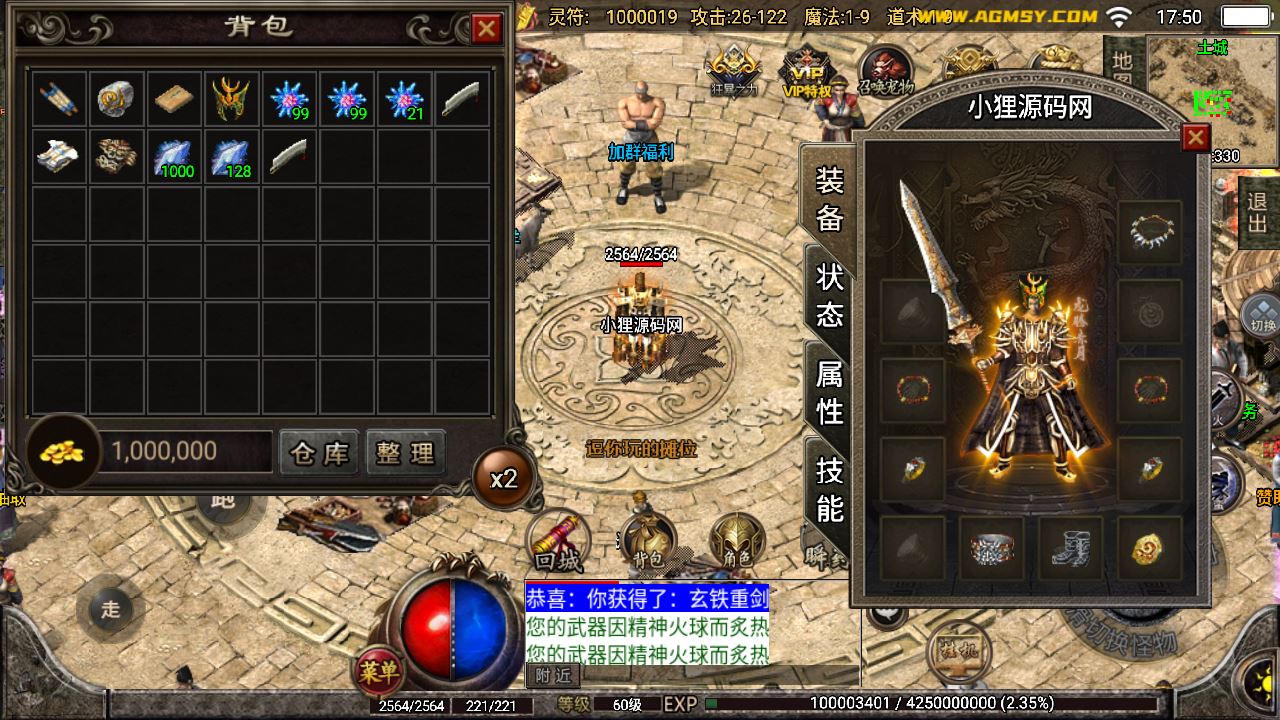
Task: Open the 角色 character icon
Action: [x=738, y=542]
